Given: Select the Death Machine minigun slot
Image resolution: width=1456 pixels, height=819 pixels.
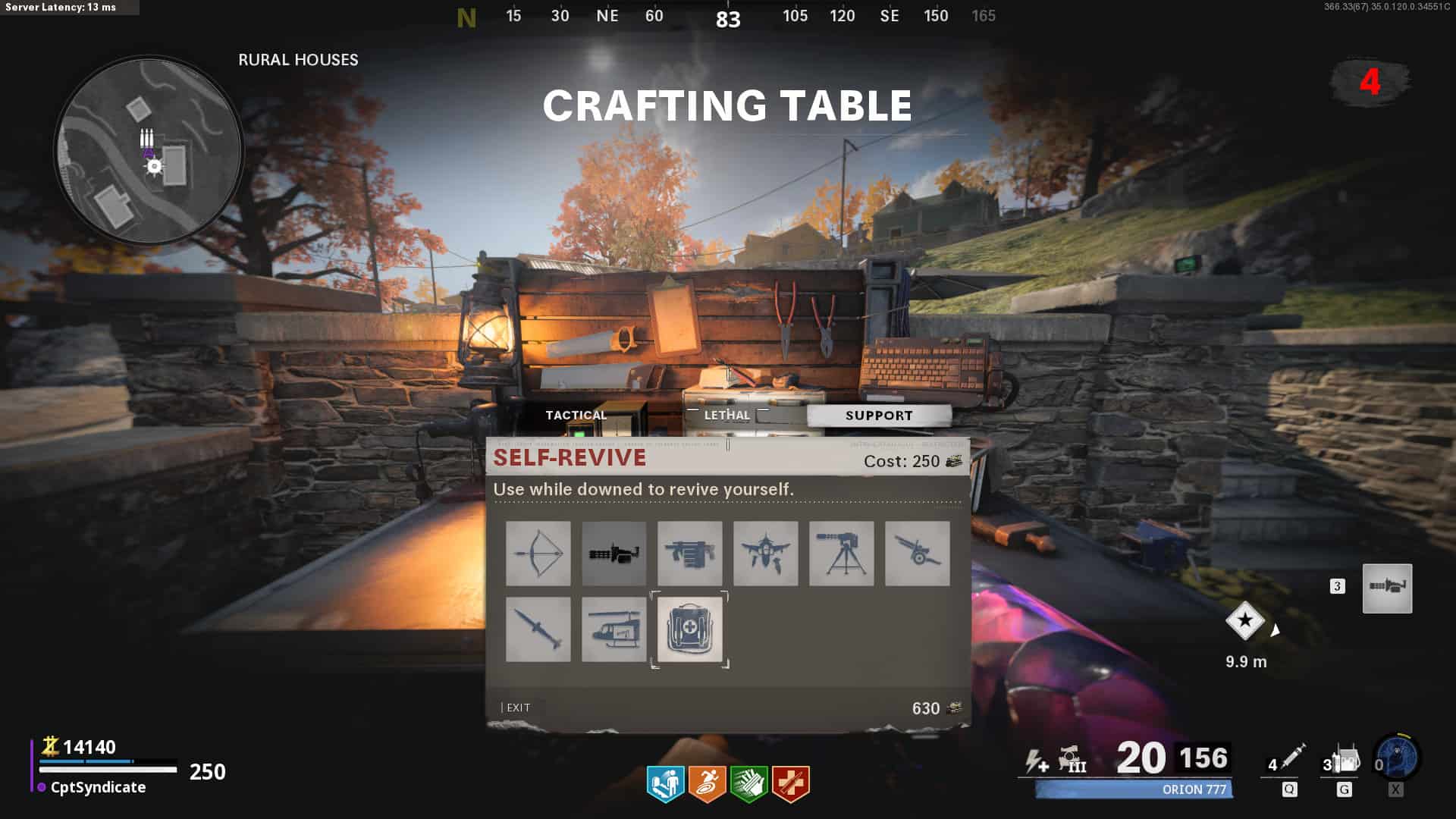Looking at the screenshot, I should [x=613, y=554].
